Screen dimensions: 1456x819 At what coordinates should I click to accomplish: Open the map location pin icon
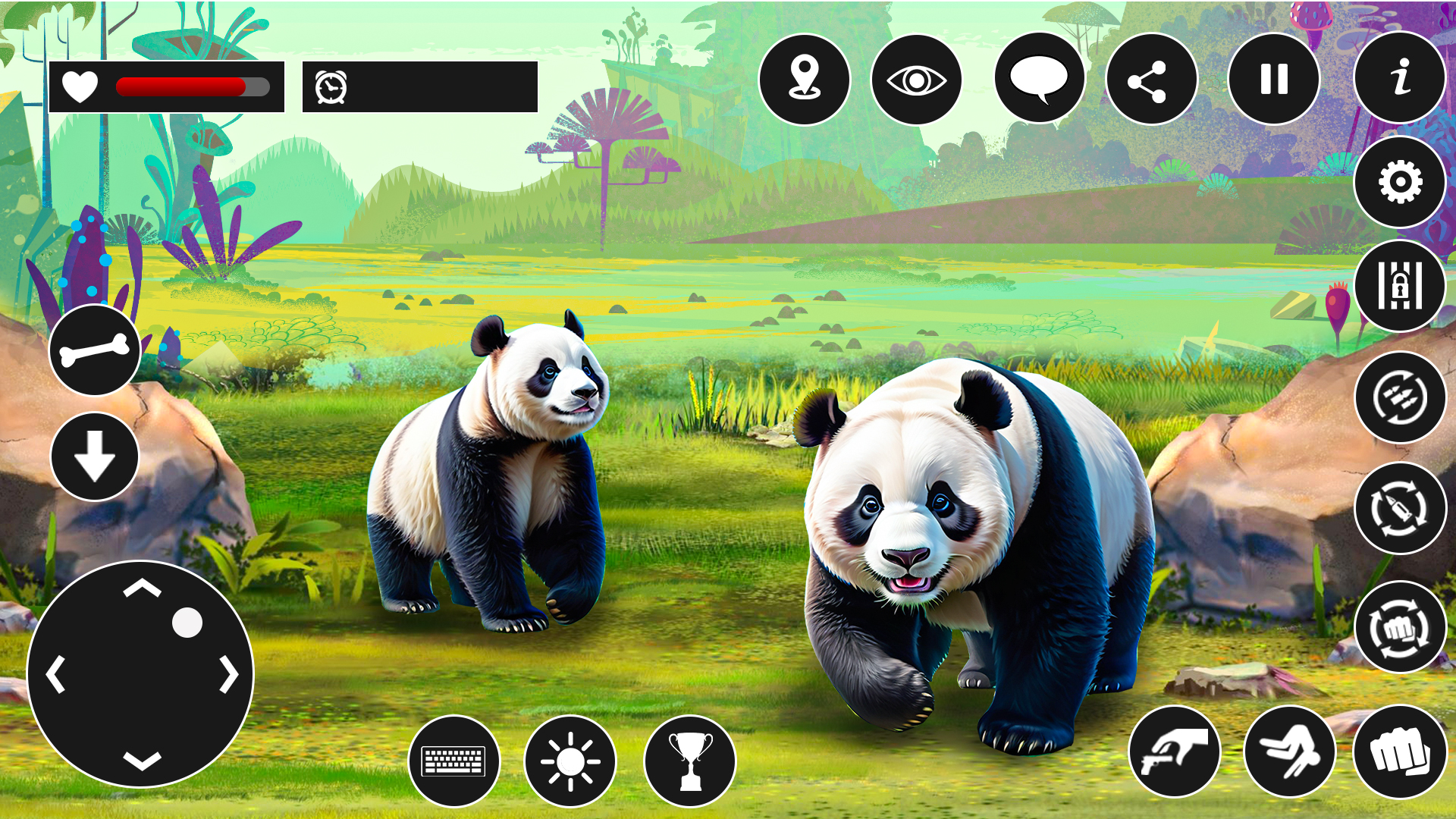(x=806, y=80)
